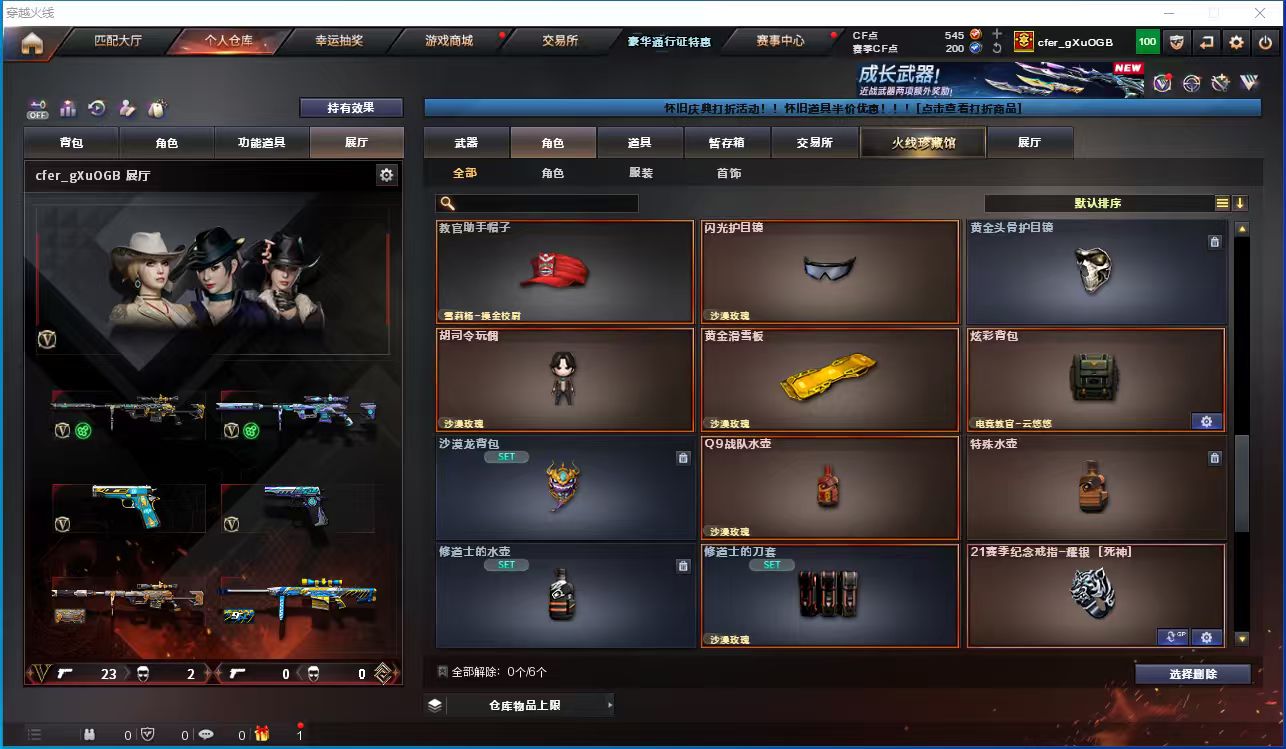Open the 赛事中心 tournament center
The width and height of the screenshot is (1286, 749).
coord(780,41)
